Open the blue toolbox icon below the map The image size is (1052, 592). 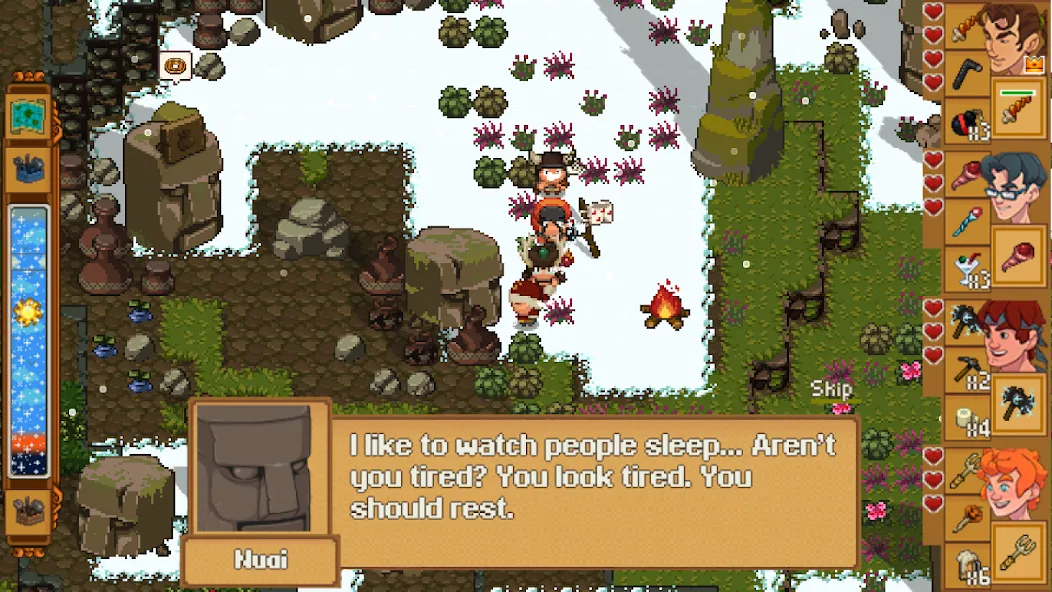28,169
